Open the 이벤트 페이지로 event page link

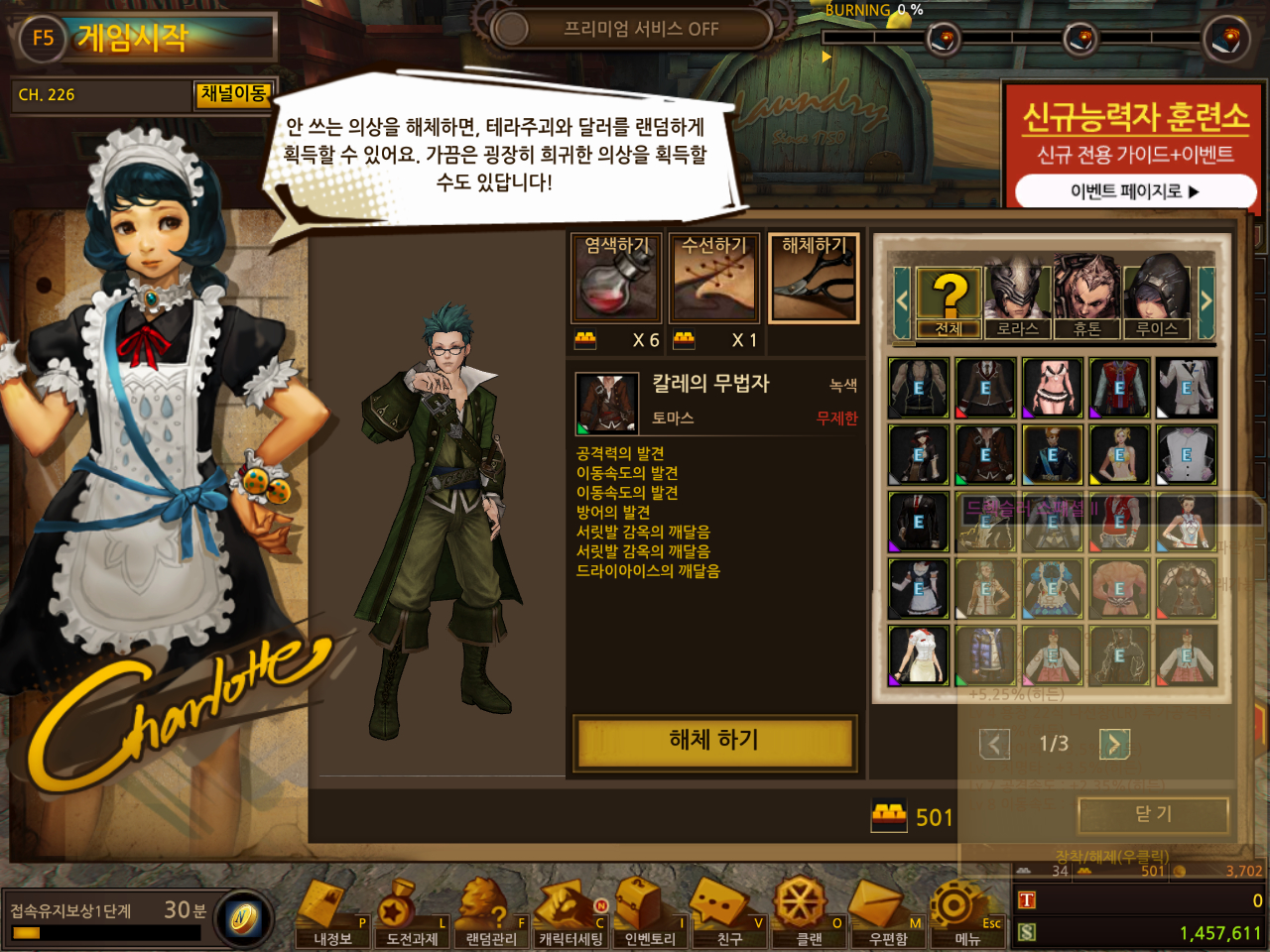tap(1134, 191)
